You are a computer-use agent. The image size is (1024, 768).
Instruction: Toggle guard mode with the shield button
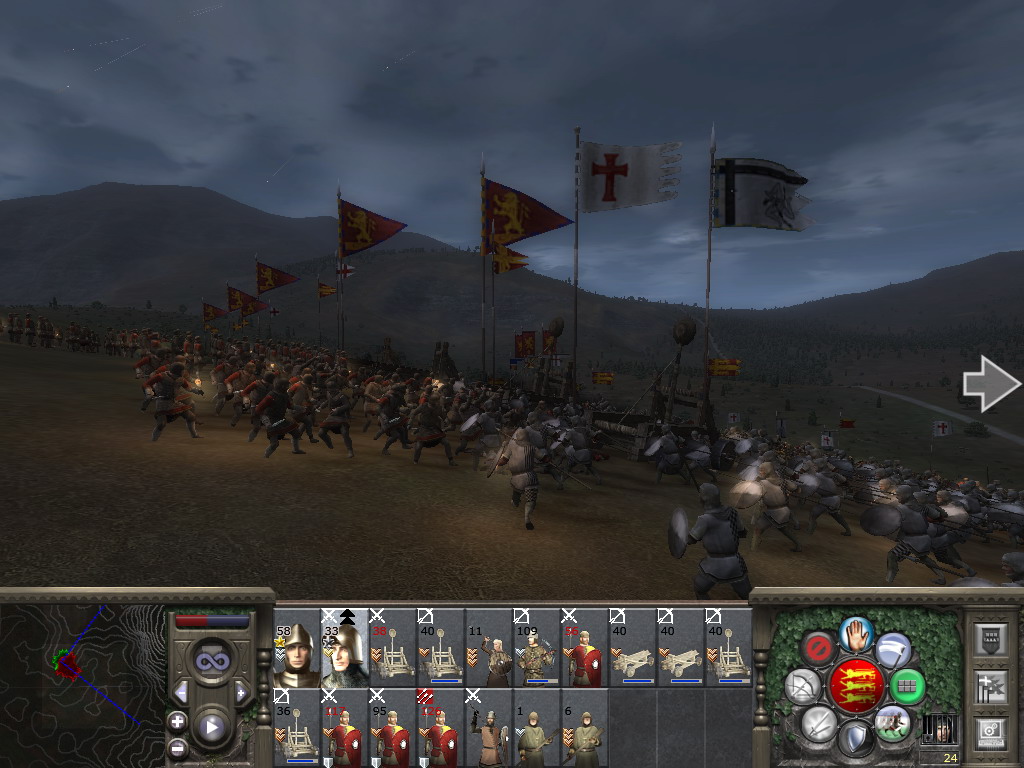pyautogui.click(x=855, y=738)
